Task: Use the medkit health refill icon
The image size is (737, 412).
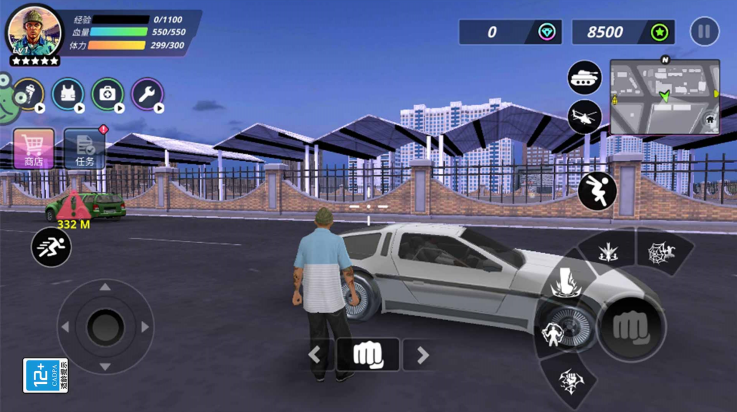Action: click(x=108, y=94)
